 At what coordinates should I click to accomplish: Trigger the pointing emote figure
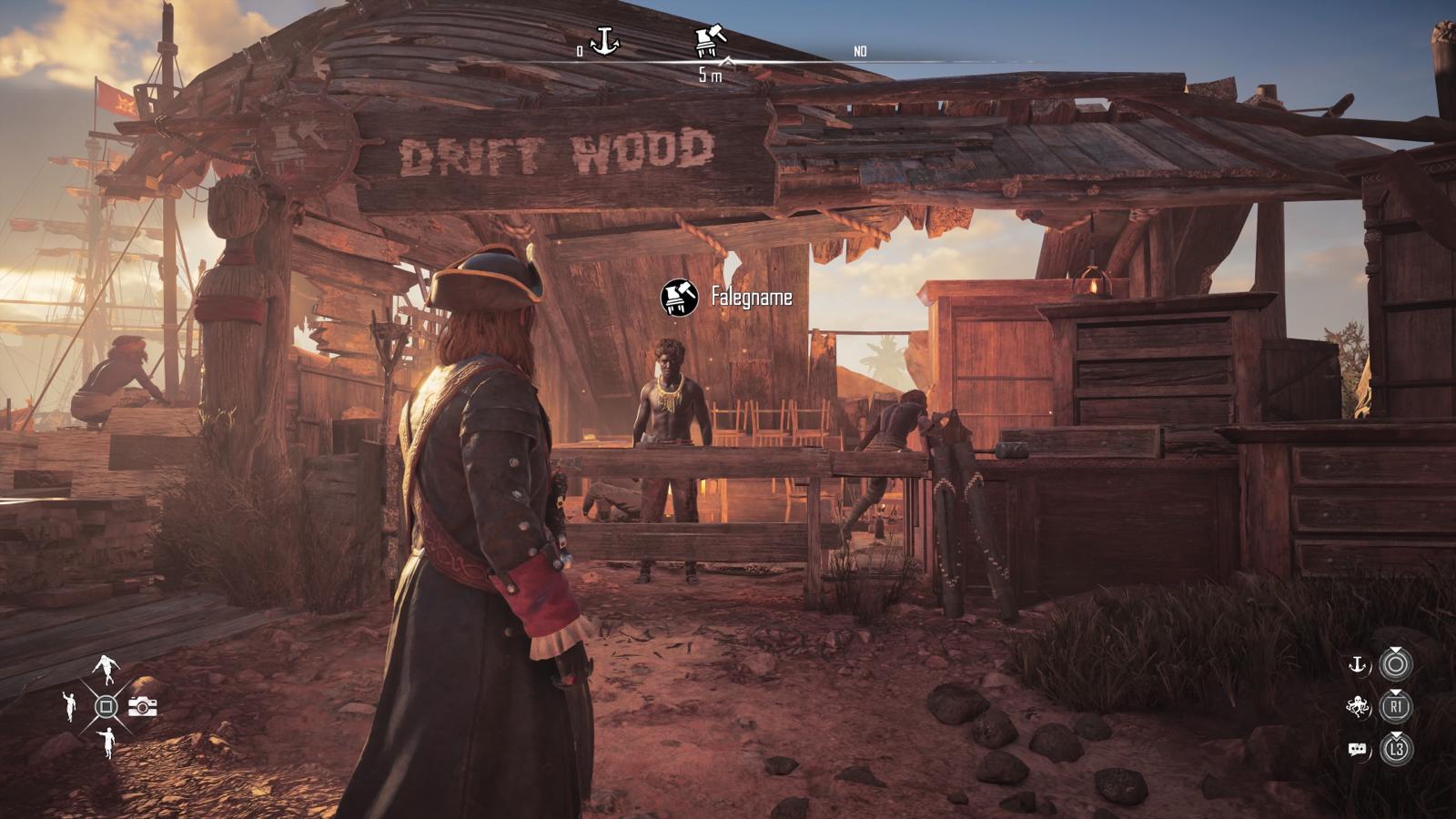pos(107,743)
